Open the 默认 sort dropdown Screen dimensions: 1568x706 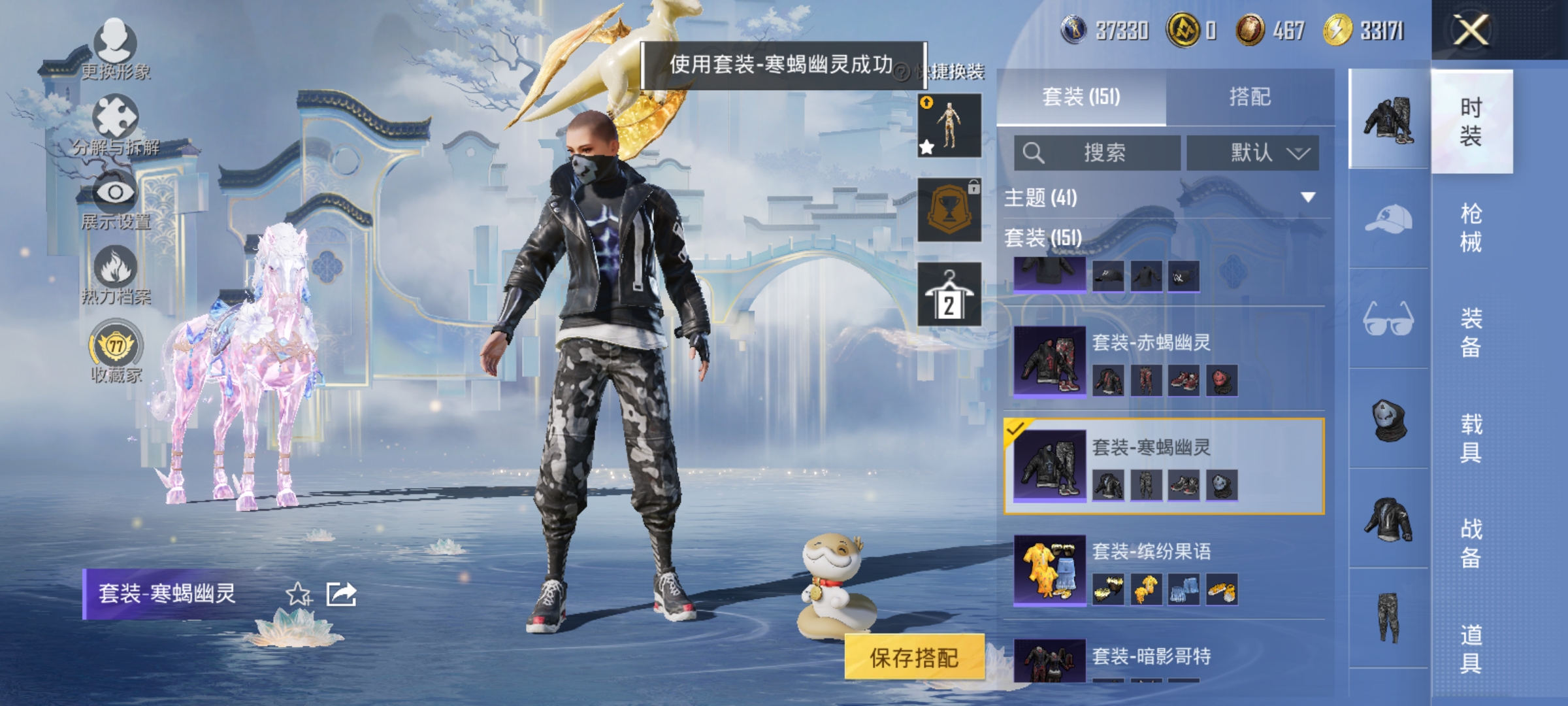tap(1252, 152)
